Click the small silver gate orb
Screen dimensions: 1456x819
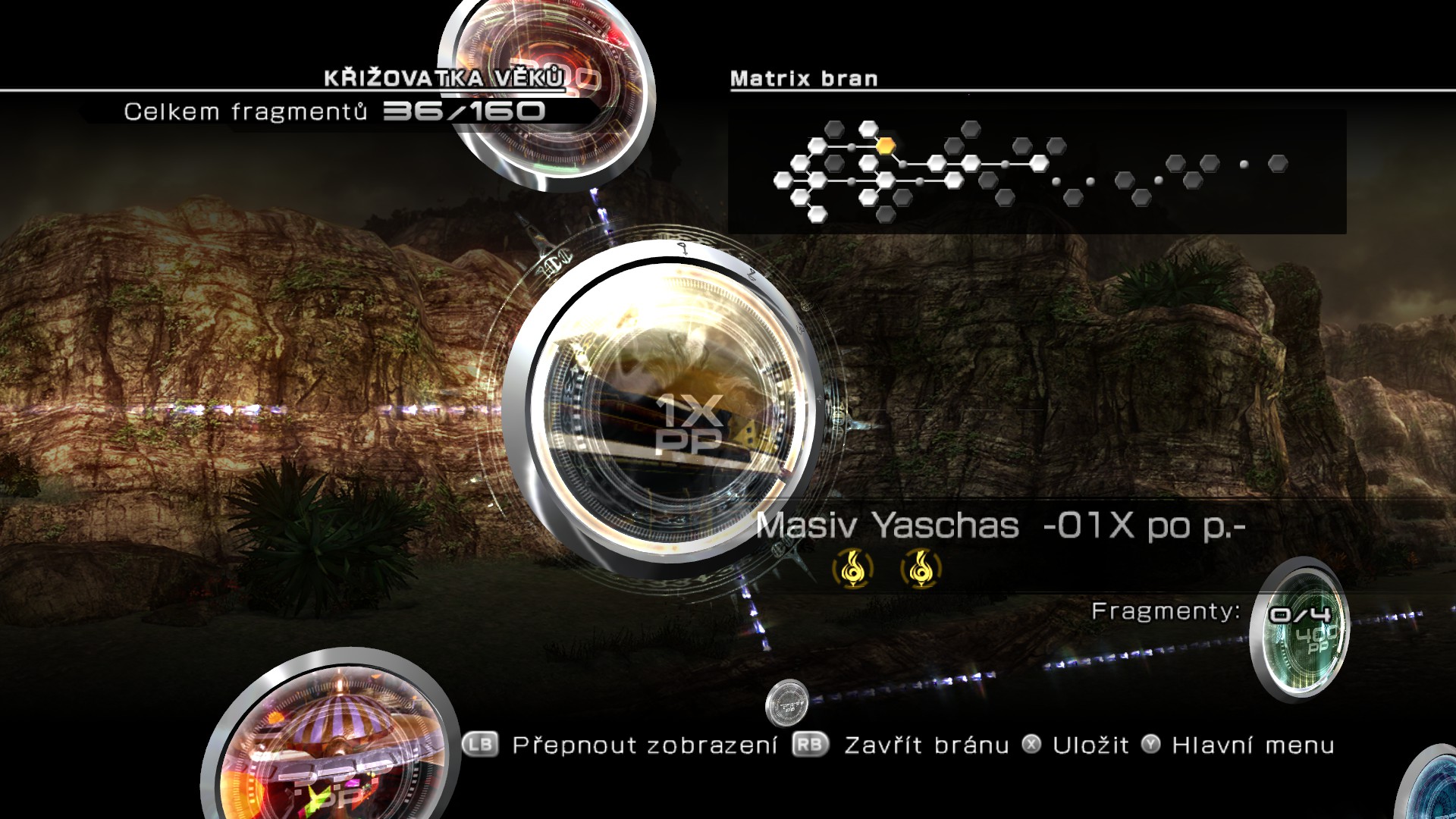tap(787, 702)
